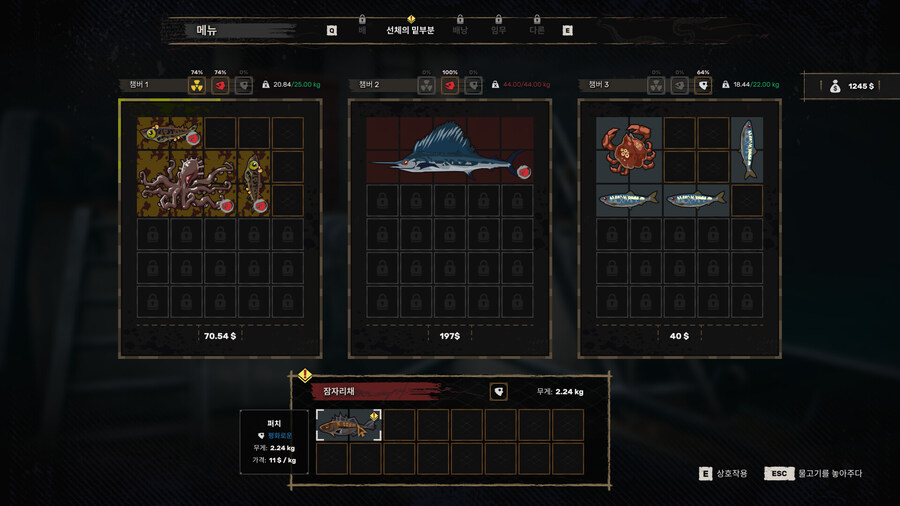Select the red crab in chamber 3
Screen dimensions: 900x506
coord(628,150)
